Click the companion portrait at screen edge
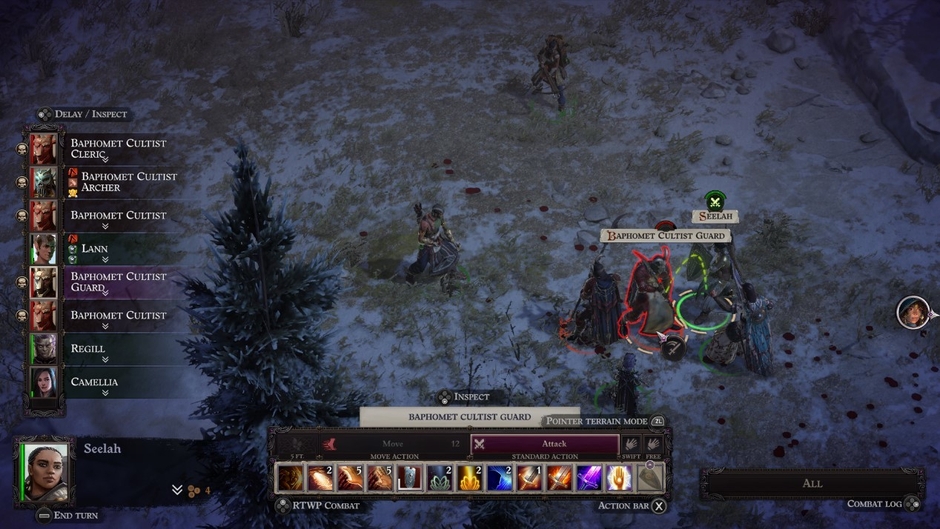This screenshot has width=940, height=529. point(912,313)
